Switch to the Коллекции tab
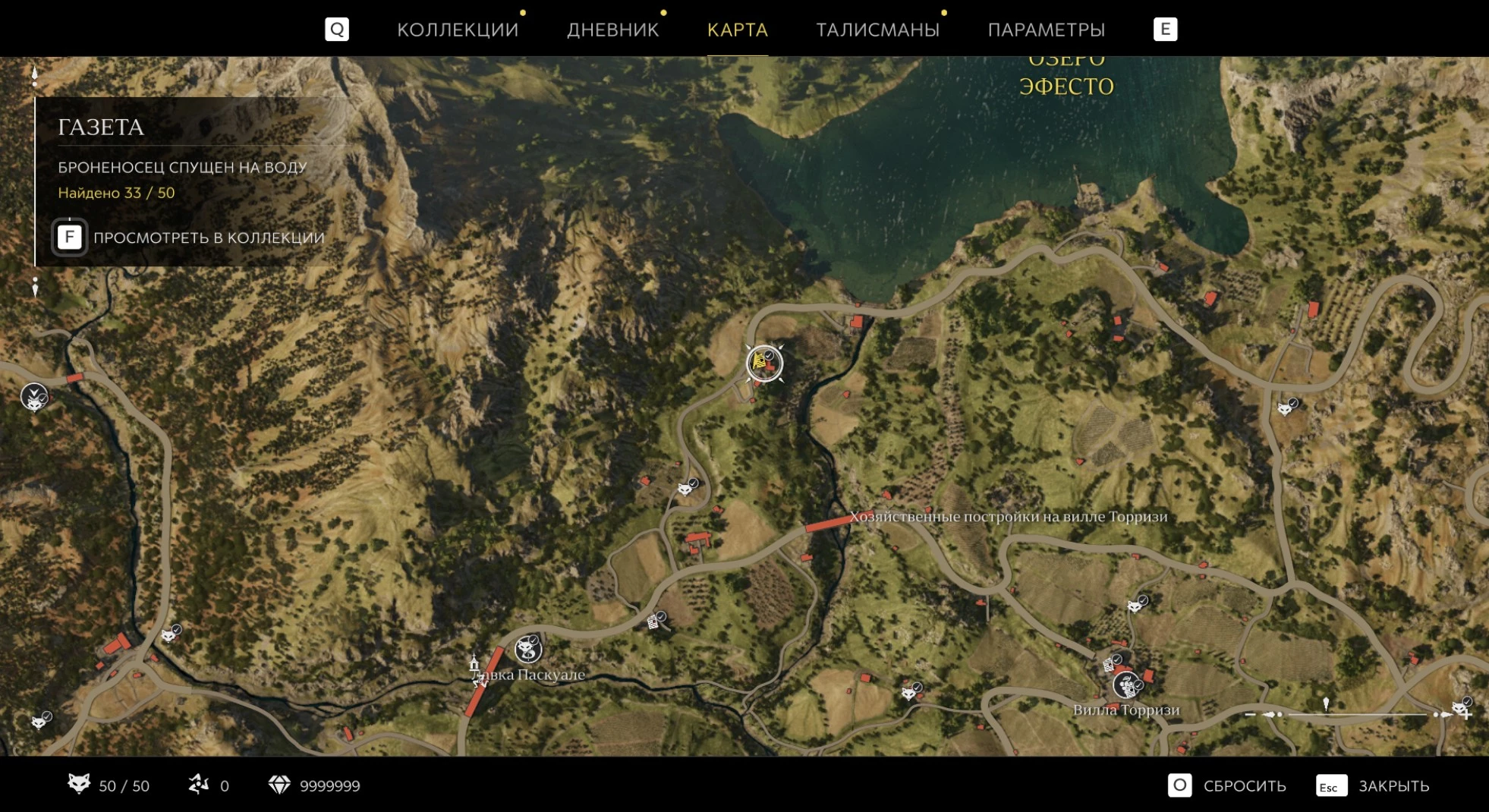 click(458, 30)
